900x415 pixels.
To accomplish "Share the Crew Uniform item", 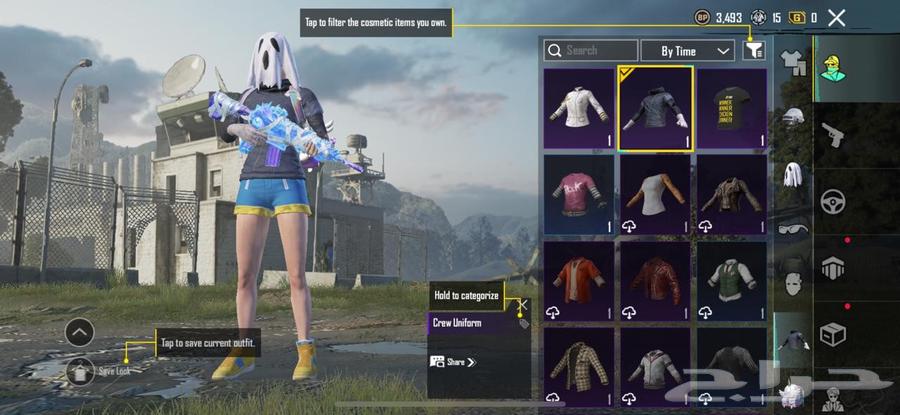I will (x=453, y=362).
